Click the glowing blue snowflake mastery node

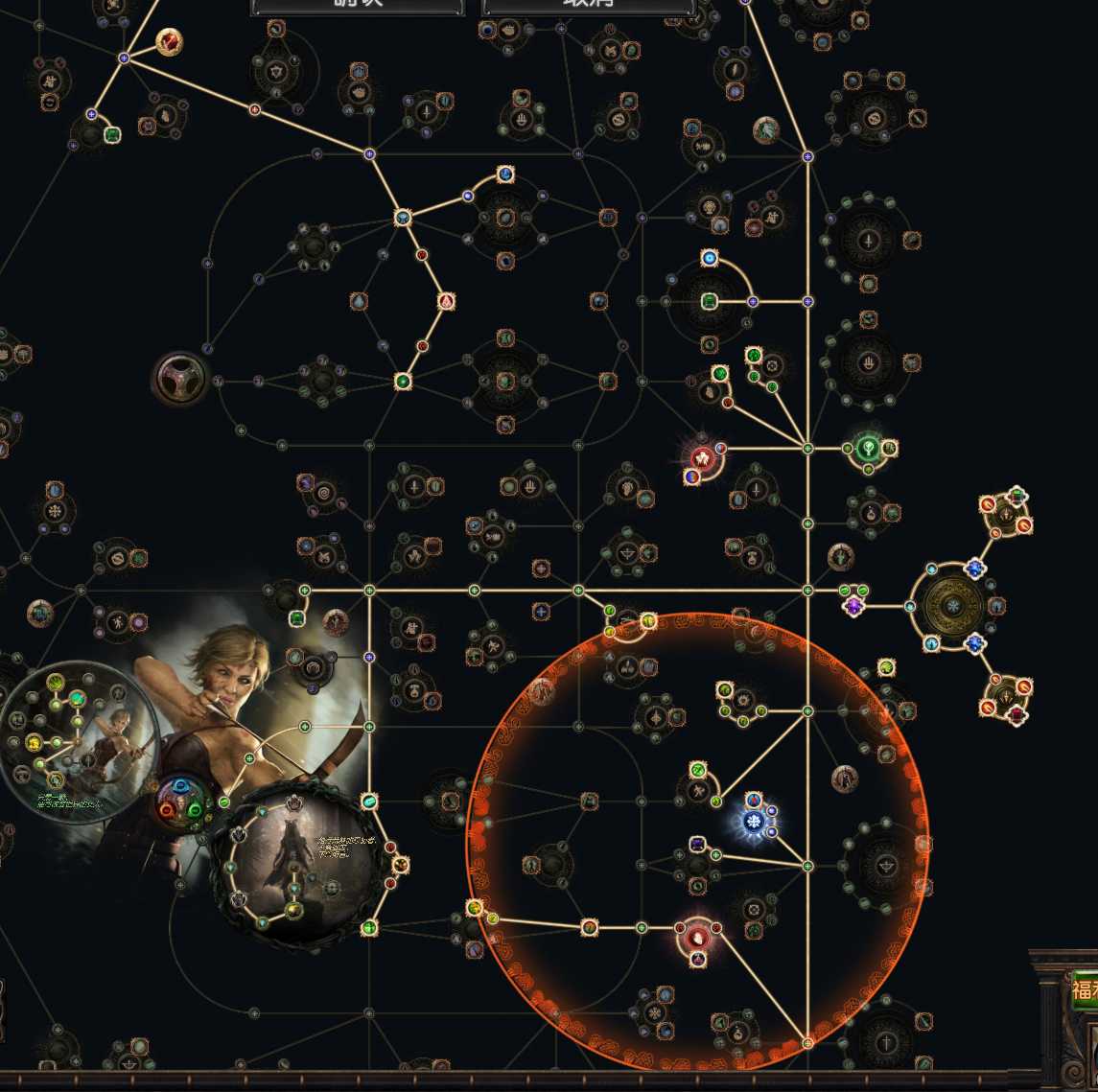coord(755,822)
